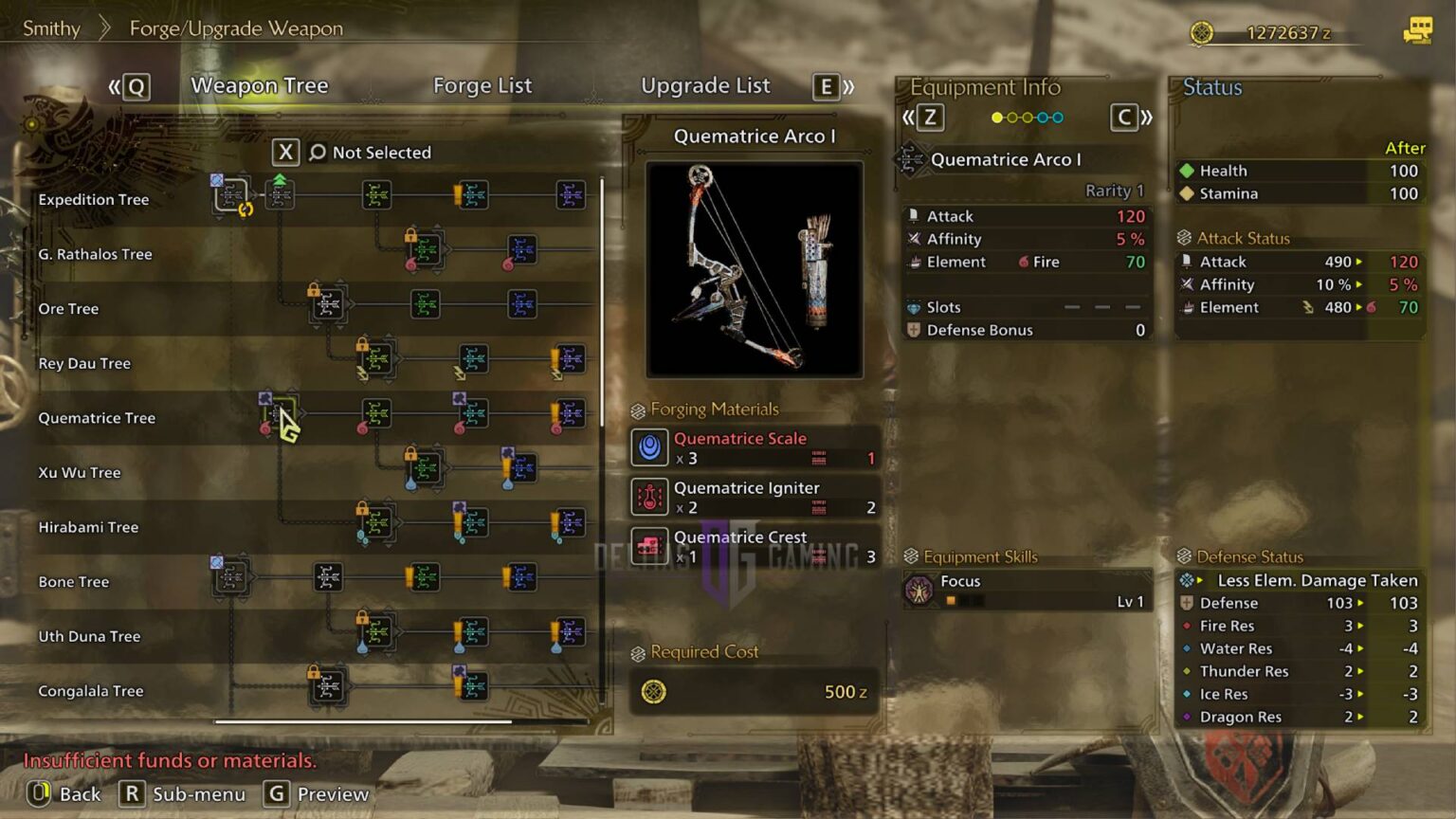Open the search with the magnifying glass icon
1456x819 pixels.
tap(317, 153)
